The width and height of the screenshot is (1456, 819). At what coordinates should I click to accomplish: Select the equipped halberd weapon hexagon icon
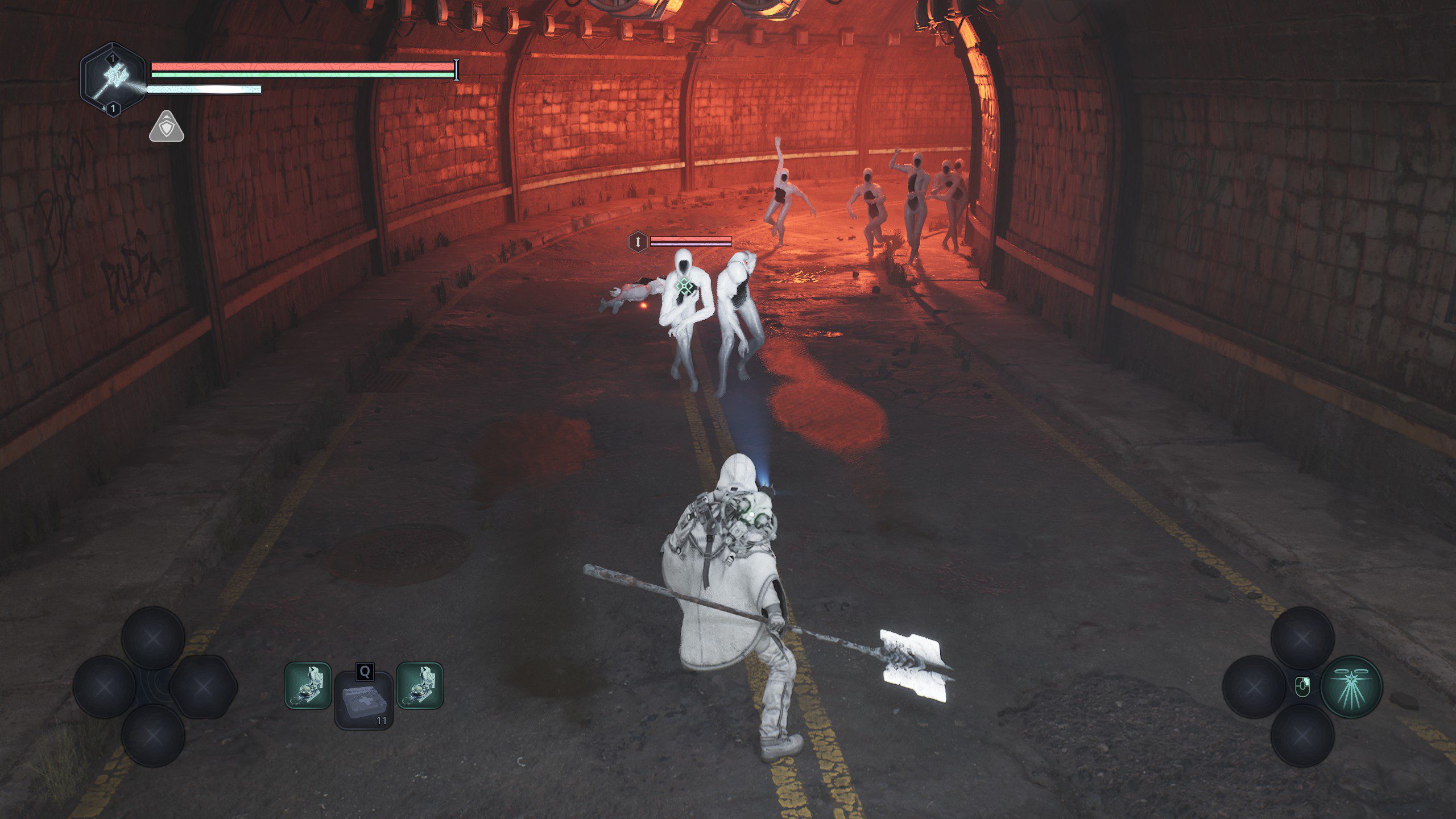click(113, 80)
